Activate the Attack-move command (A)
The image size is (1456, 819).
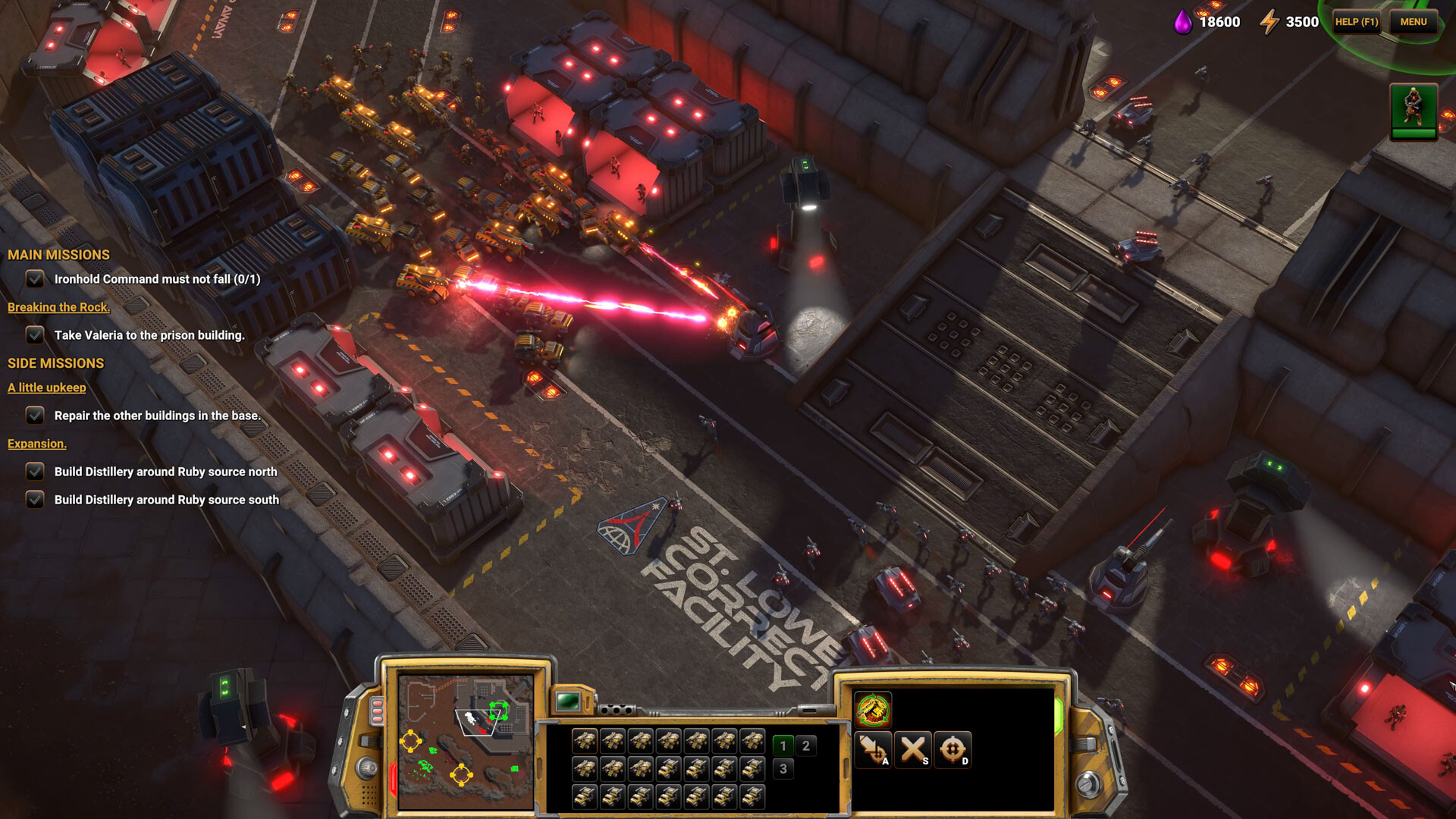(x=873, y=749)
